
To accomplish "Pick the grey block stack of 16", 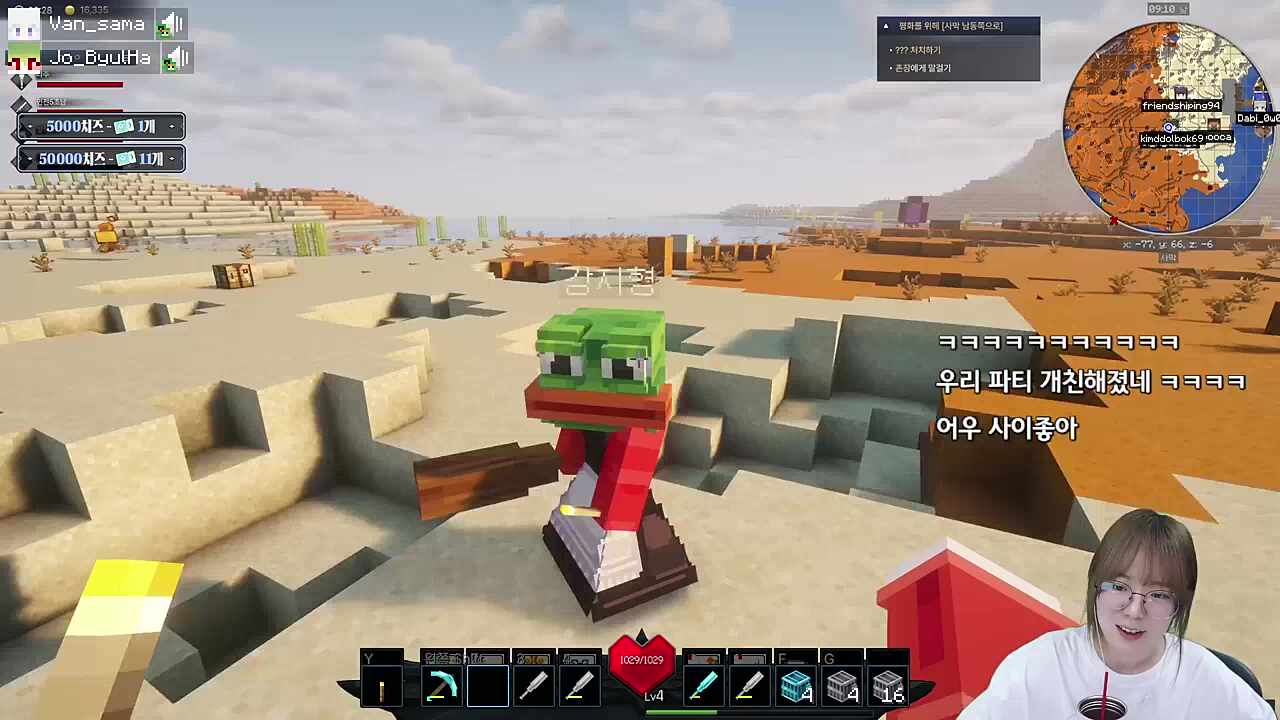I will click(888, 688).
